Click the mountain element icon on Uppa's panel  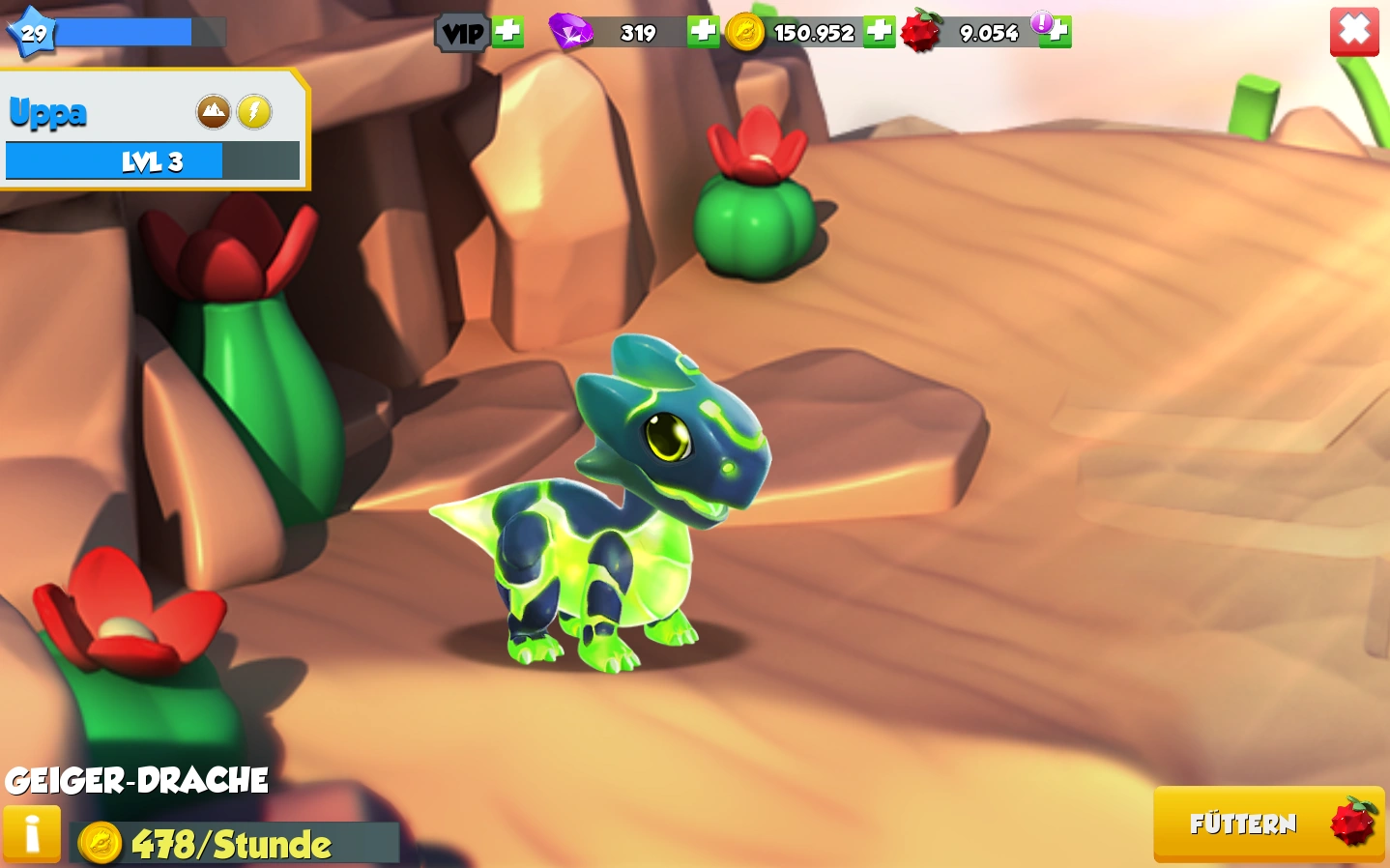[x=213, y=111]
